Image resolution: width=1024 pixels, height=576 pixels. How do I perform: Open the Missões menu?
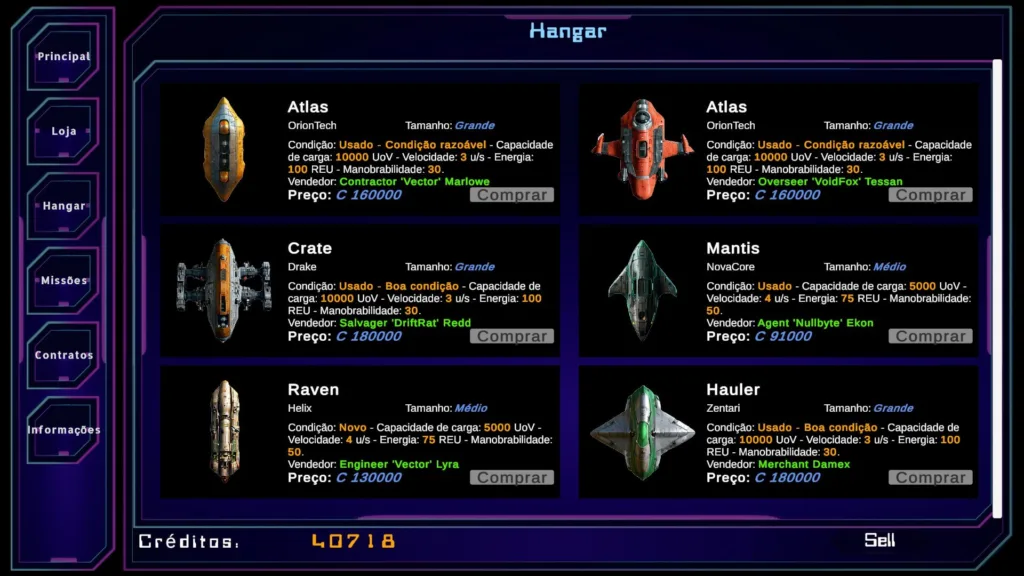coord(64,281)
